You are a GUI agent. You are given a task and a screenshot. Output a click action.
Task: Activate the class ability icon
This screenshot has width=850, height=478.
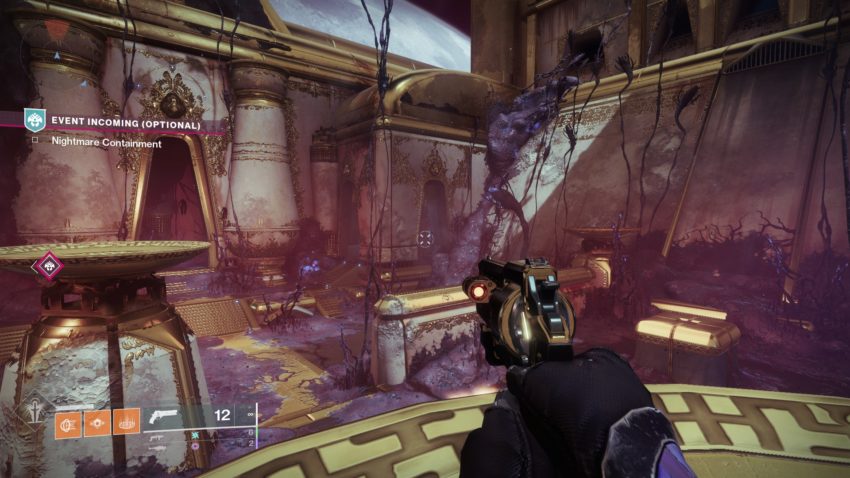[126, 423]
